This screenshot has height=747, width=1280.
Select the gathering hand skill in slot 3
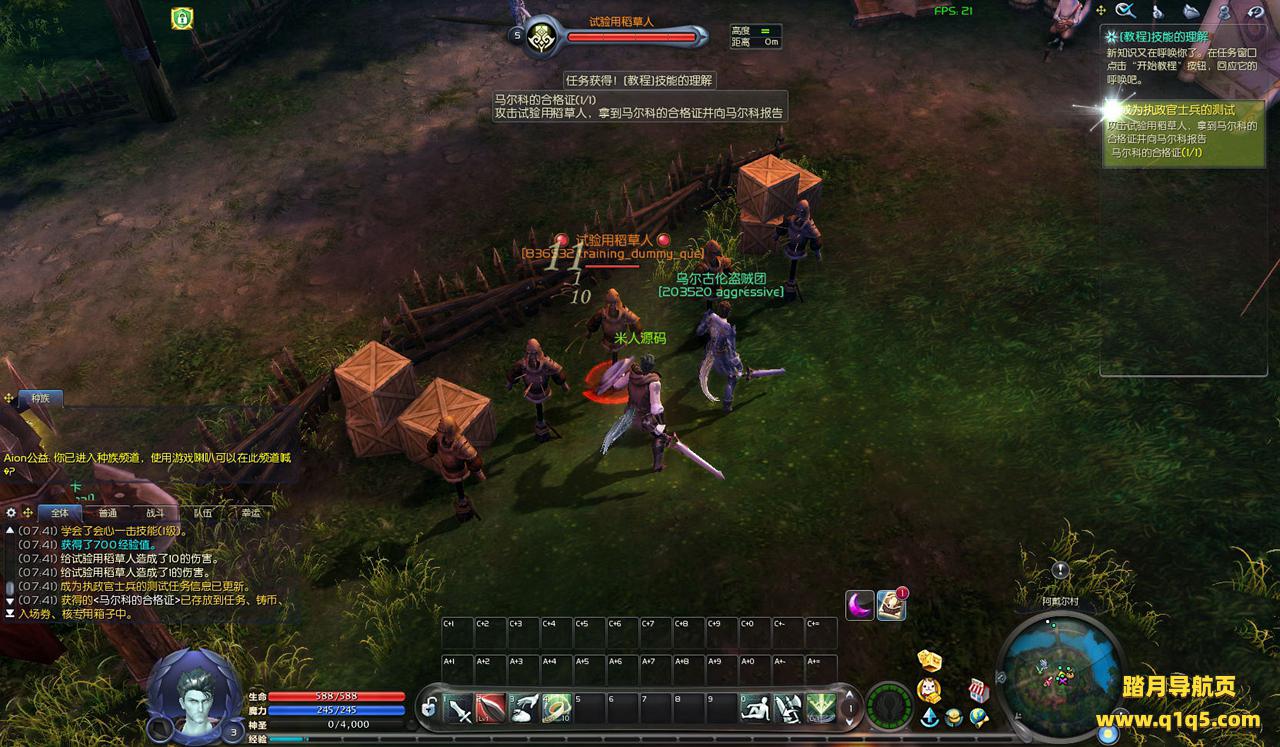(524, 708)
